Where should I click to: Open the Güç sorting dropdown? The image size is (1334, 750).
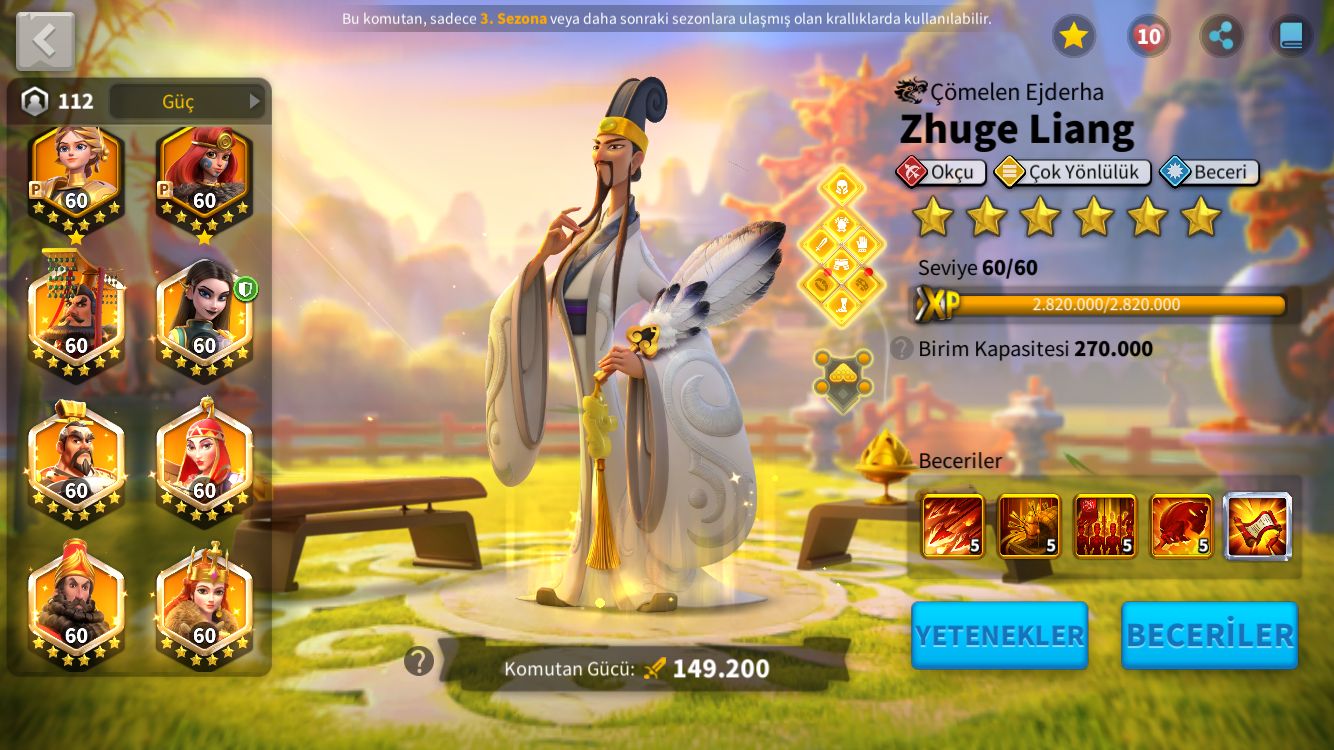tap(187, 101)
